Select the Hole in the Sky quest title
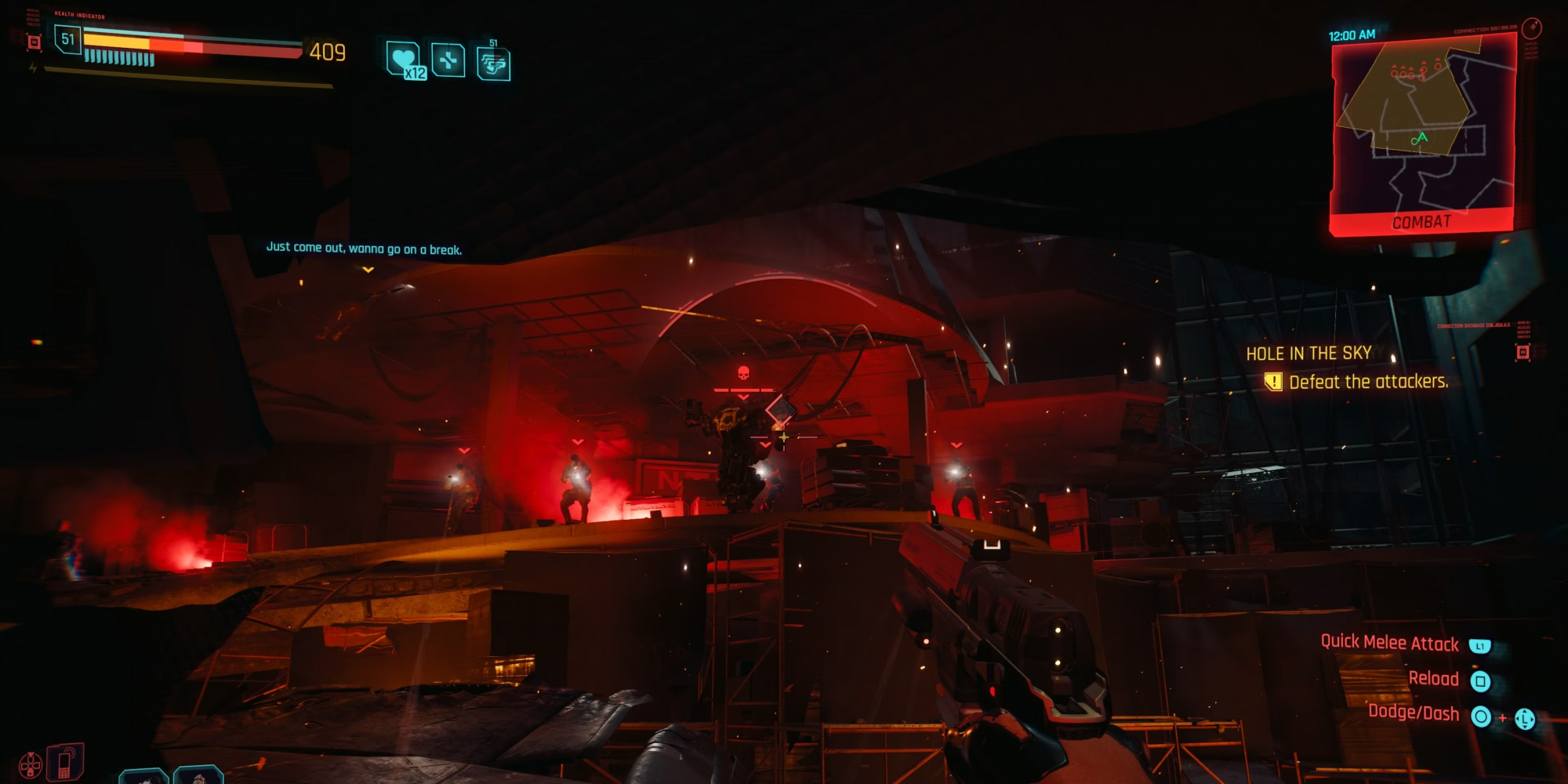The width and height of the screenshot is (1568, 784). 1308,354
